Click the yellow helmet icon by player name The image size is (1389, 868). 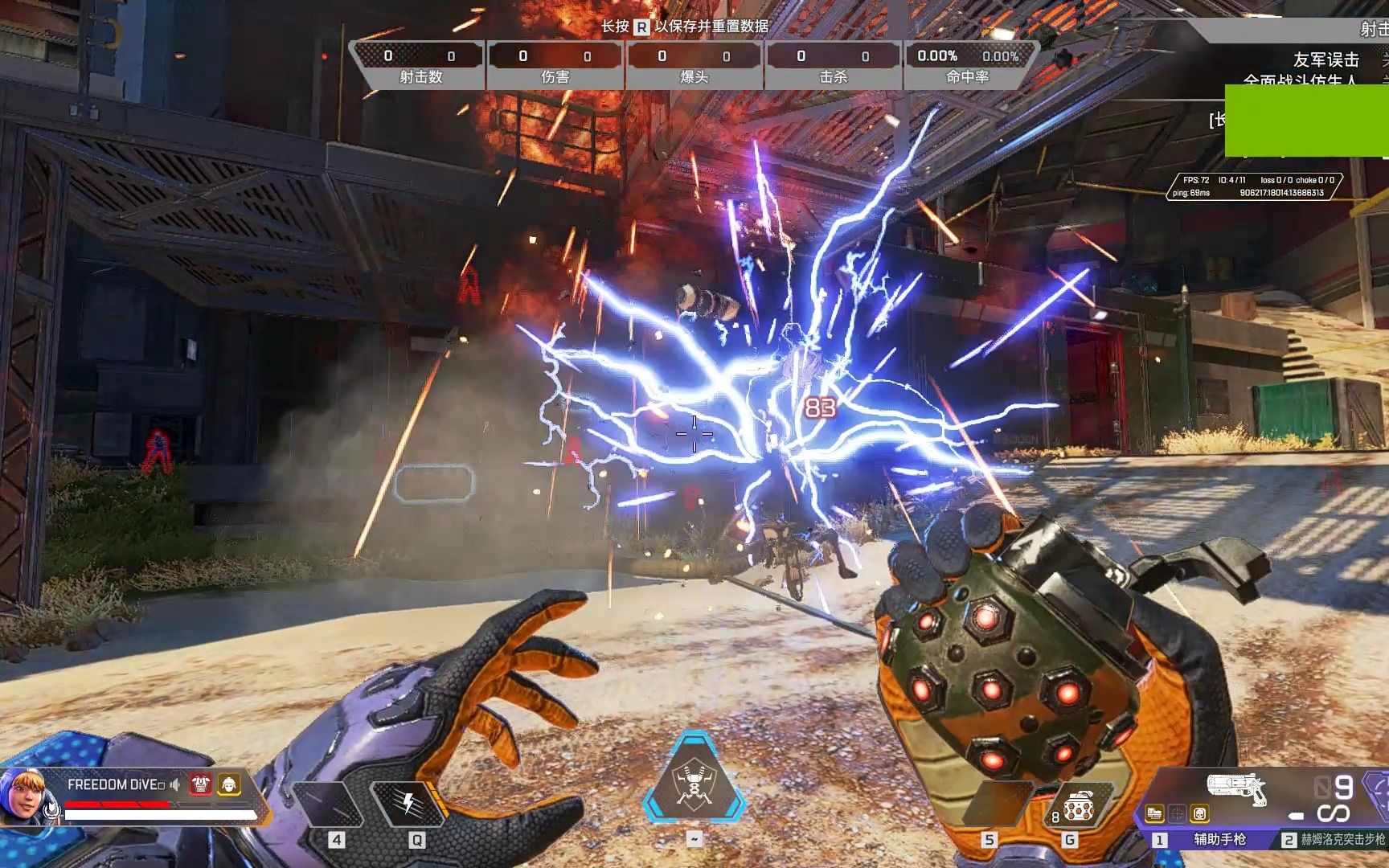229,784
